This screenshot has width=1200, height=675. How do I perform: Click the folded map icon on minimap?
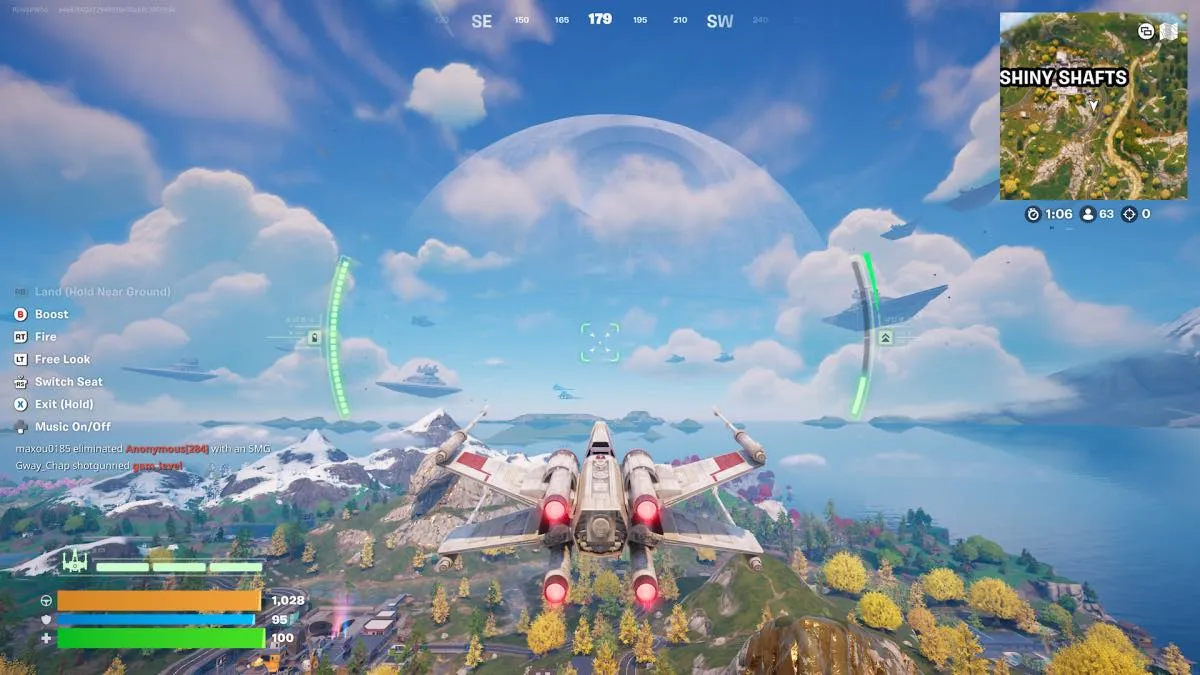click(1168, 31)
